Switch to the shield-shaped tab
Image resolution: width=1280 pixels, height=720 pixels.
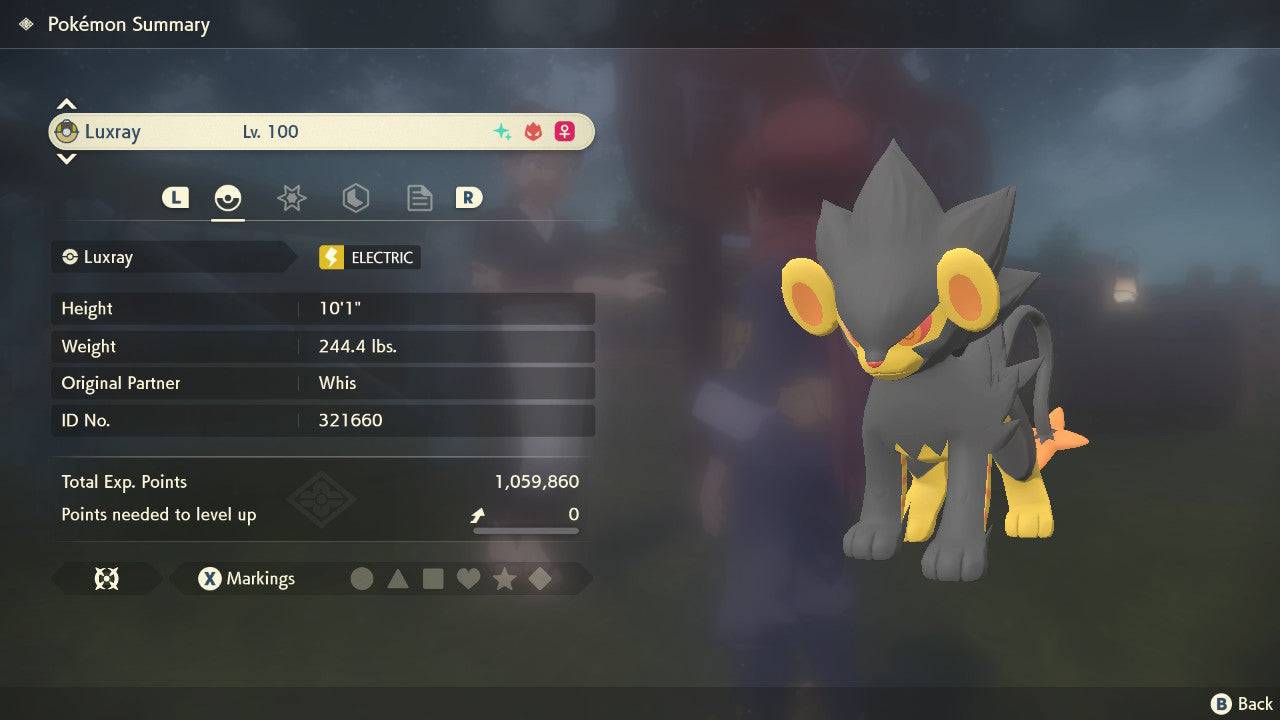[355, 198]
